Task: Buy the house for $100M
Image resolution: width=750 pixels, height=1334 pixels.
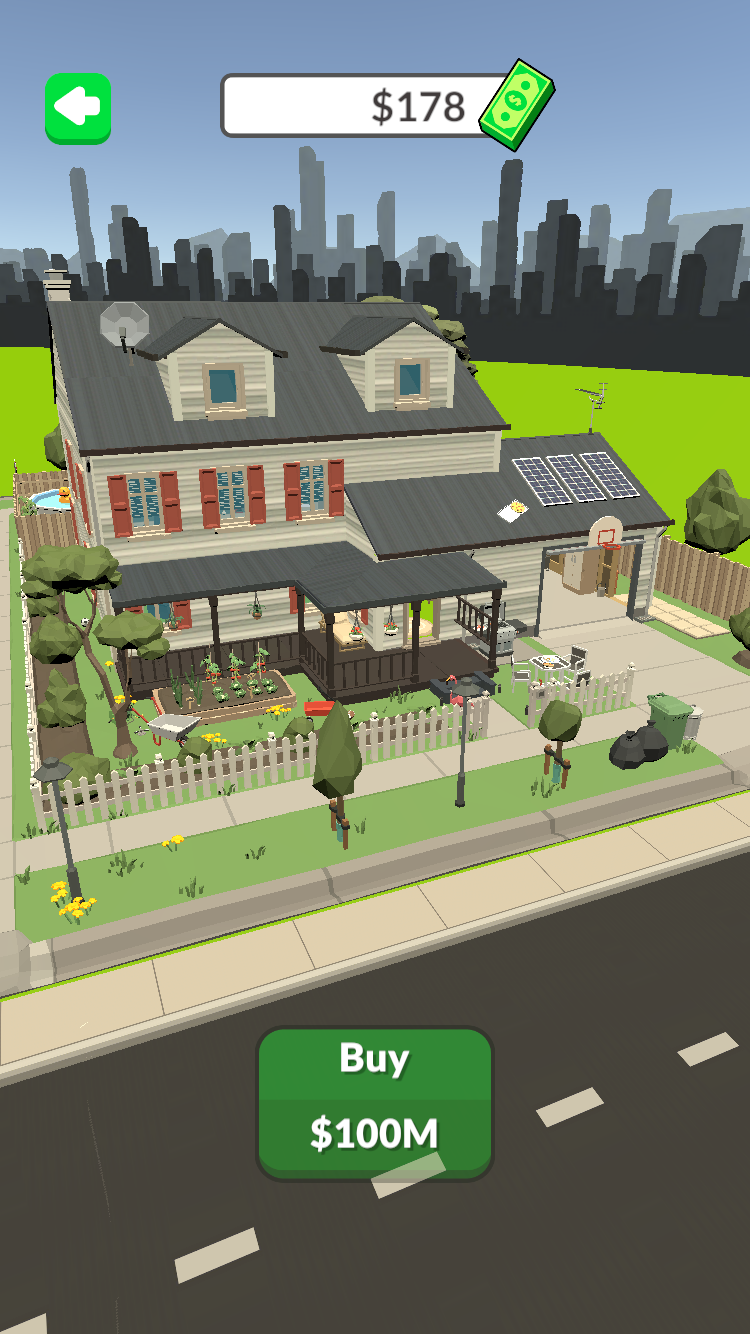Action: point(375,1102)
